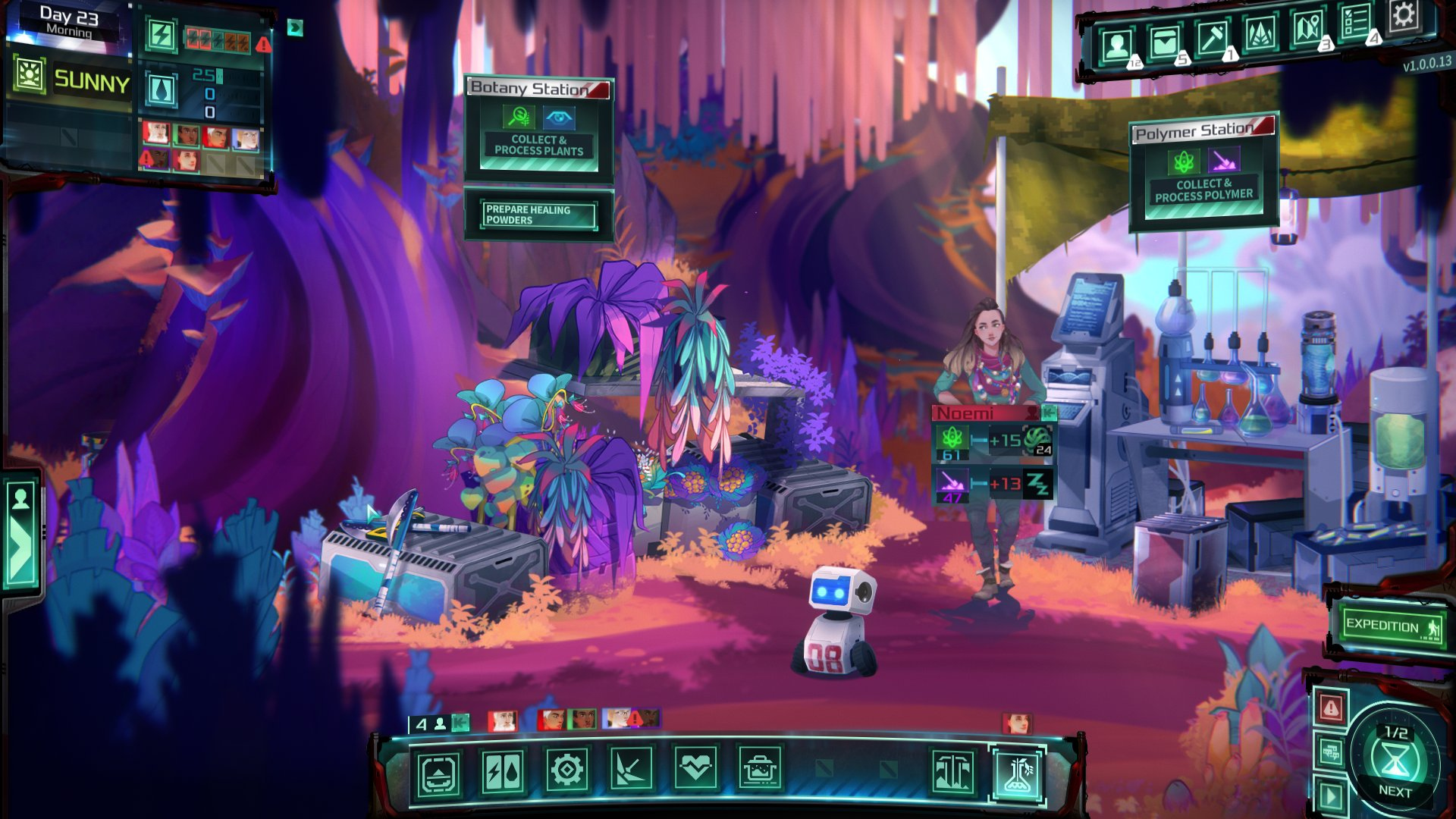Screen dimensions: 1456x819
Task: Click Collect & Process Plants at Botany Station
Action: 539,145
